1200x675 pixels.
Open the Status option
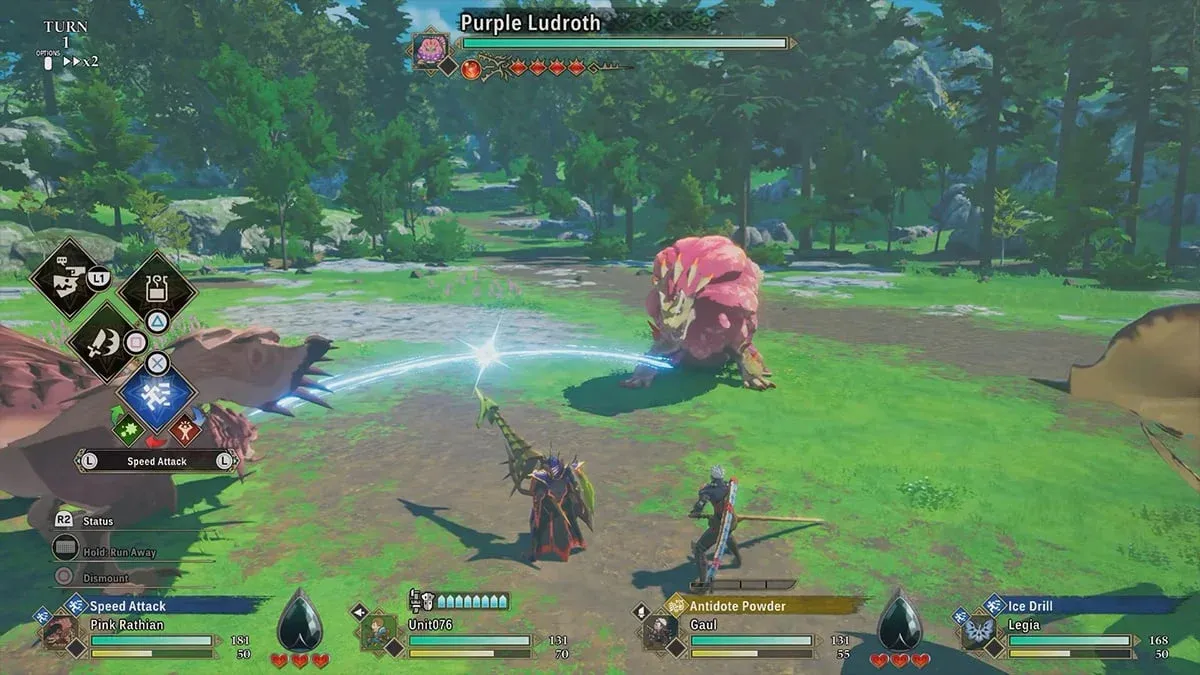pyautogui.click(x=98, y=521)
